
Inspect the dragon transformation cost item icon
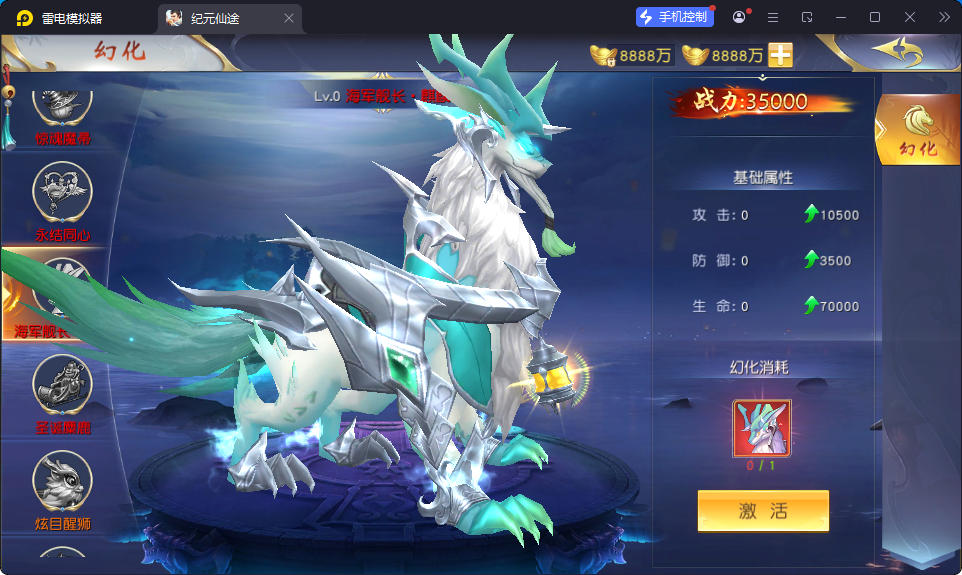click(x=762, y=428)
